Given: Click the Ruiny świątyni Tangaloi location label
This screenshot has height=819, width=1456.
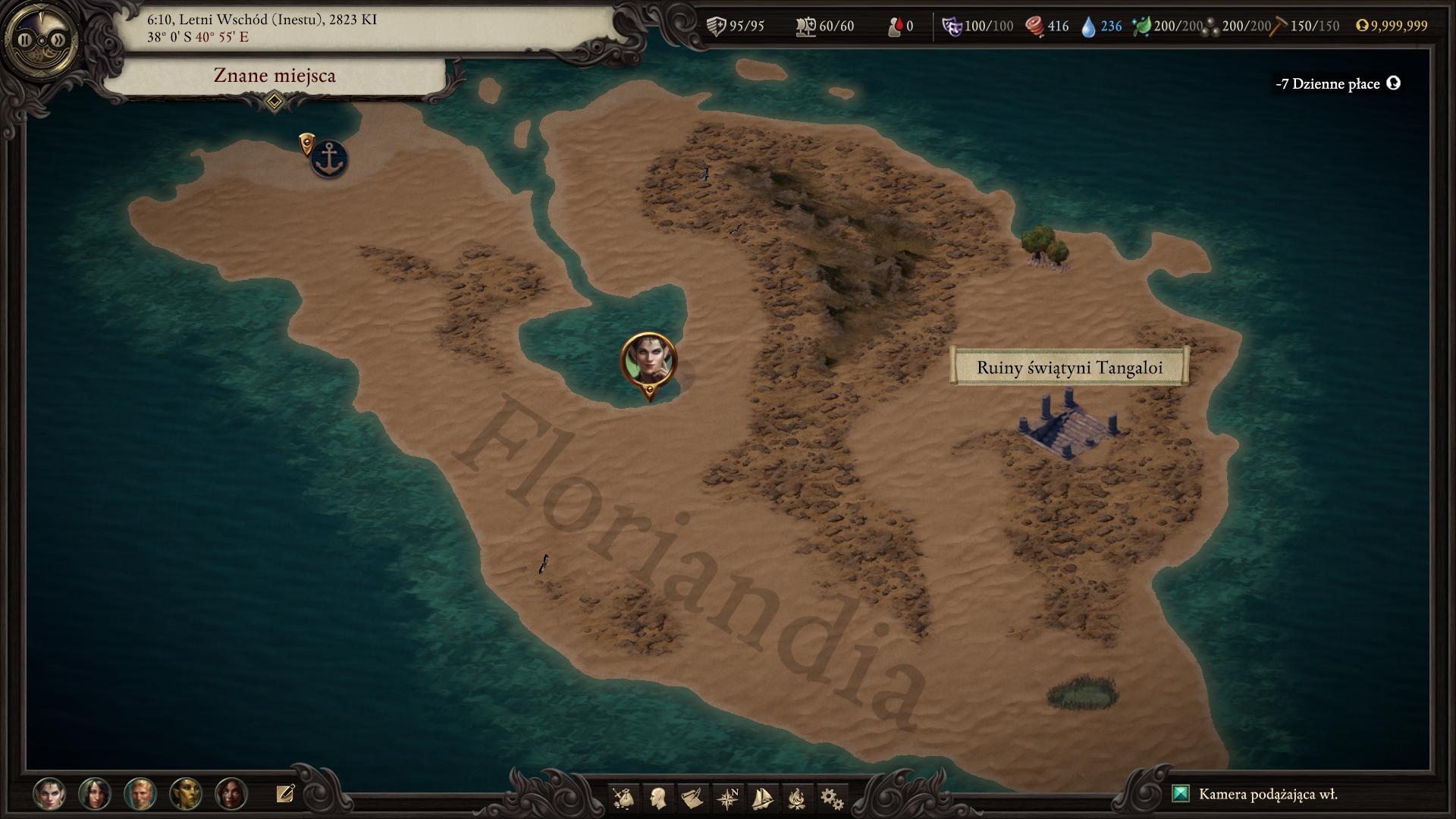Looking at the screenshot, I should coord(1068,368).
